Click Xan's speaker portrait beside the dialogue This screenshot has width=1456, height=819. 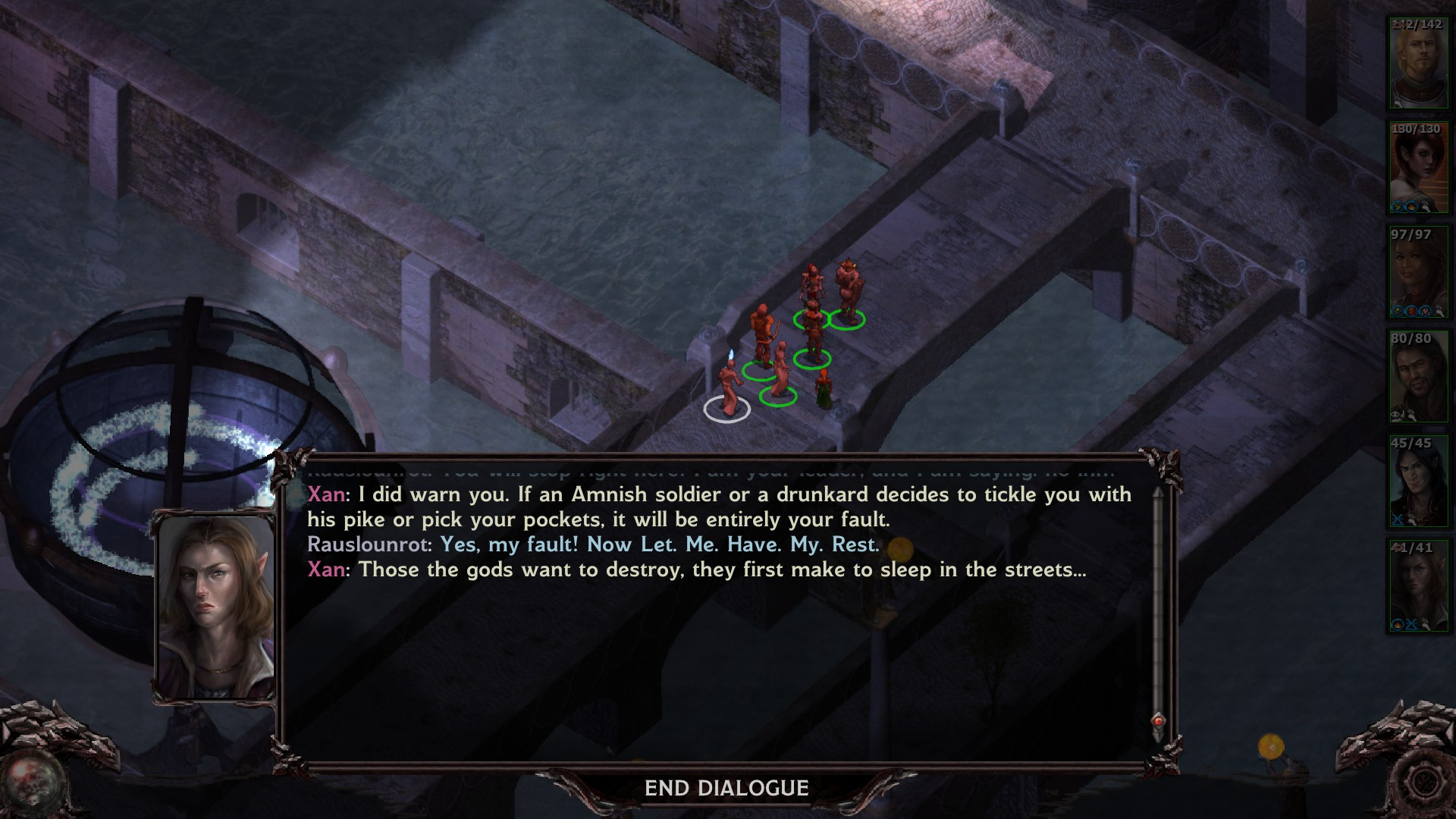tap(215, 607)
